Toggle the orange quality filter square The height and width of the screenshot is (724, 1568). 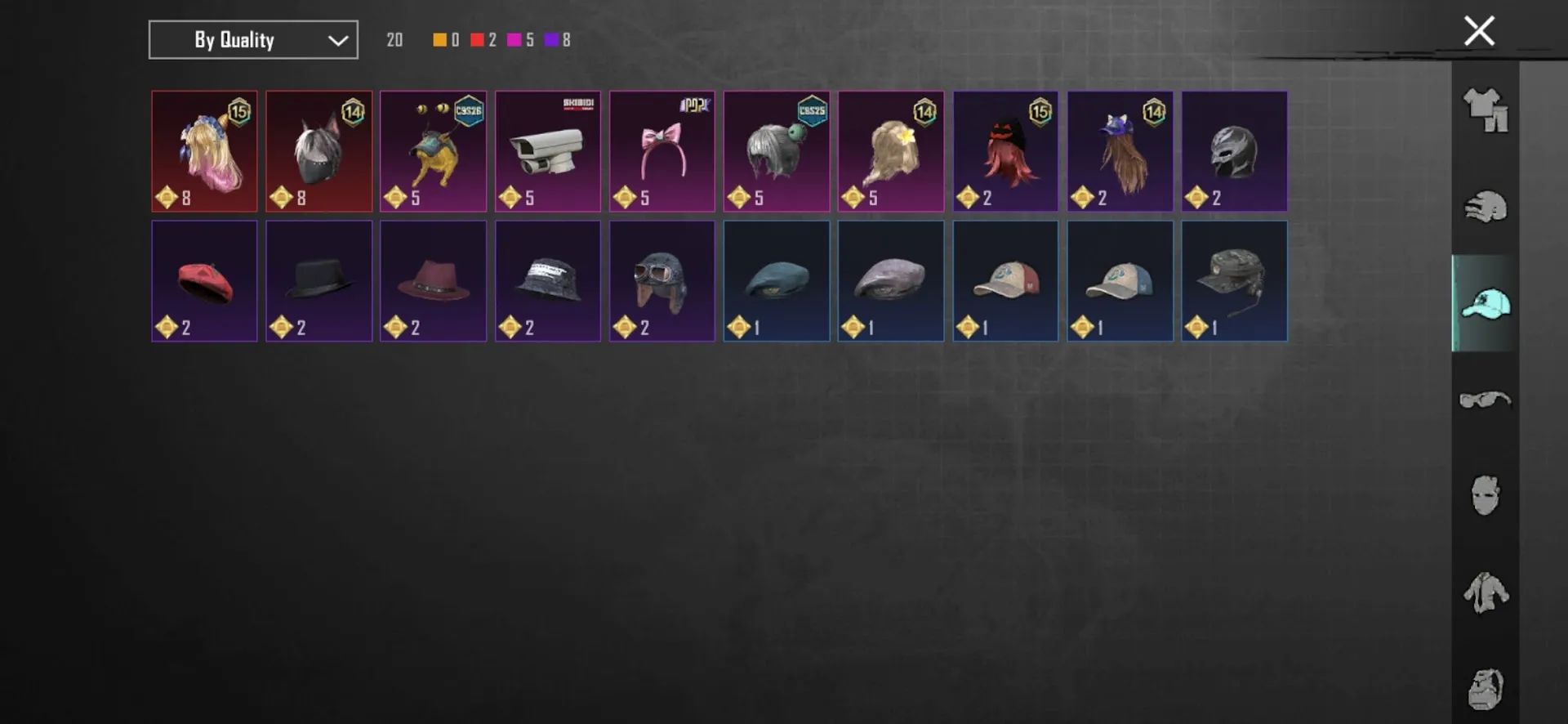[438, 39]
